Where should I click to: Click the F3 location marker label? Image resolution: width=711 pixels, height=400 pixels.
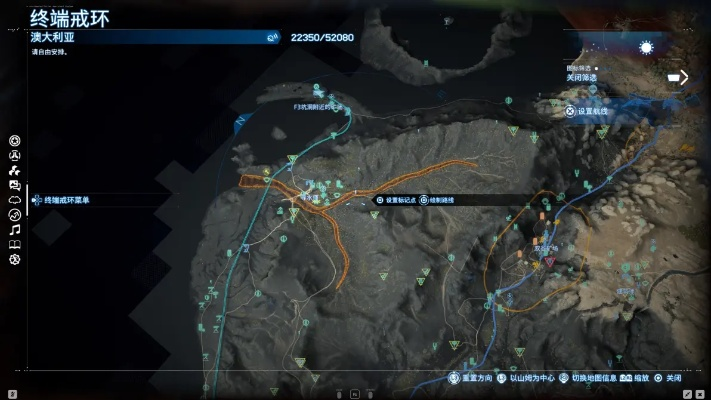(x=315, y=107)
